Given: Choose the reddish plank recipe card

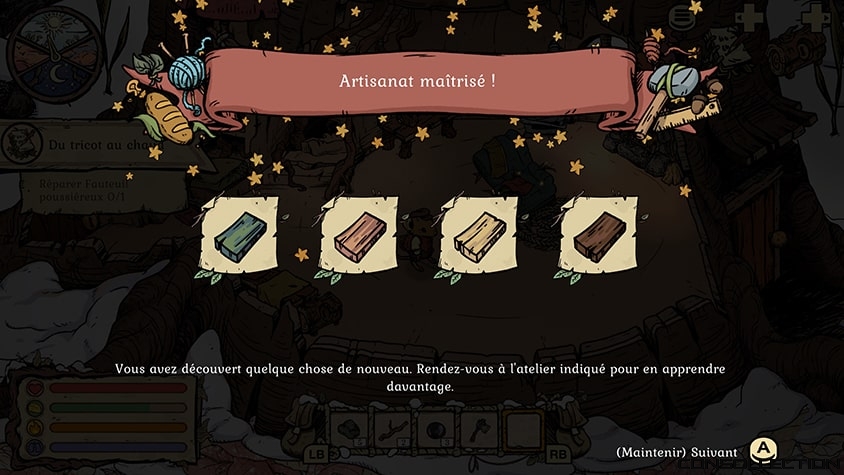Looking at the screenshot, I should pos(359,236).
